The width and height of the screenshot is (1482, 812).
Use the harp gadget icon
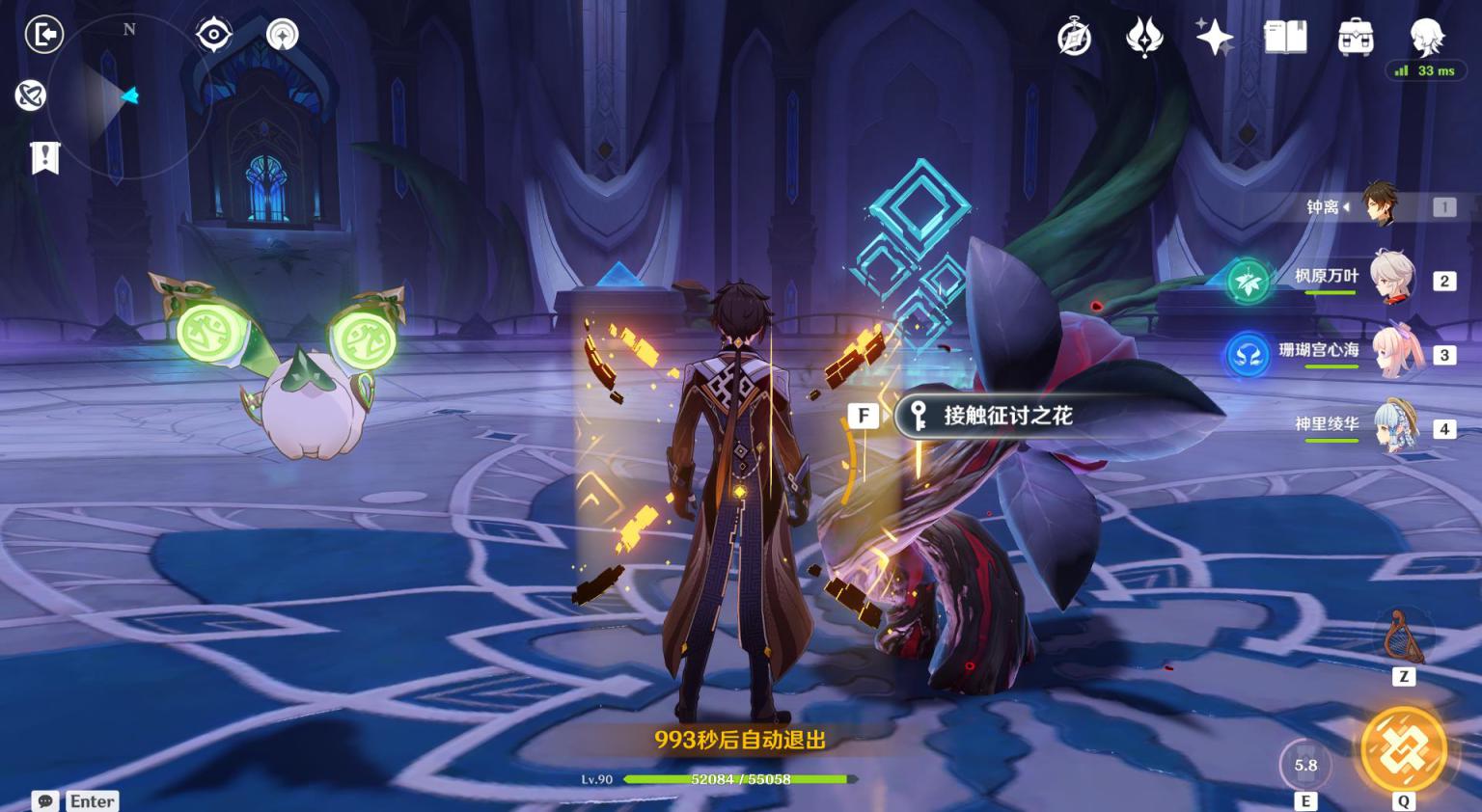tap(1403, 636)
